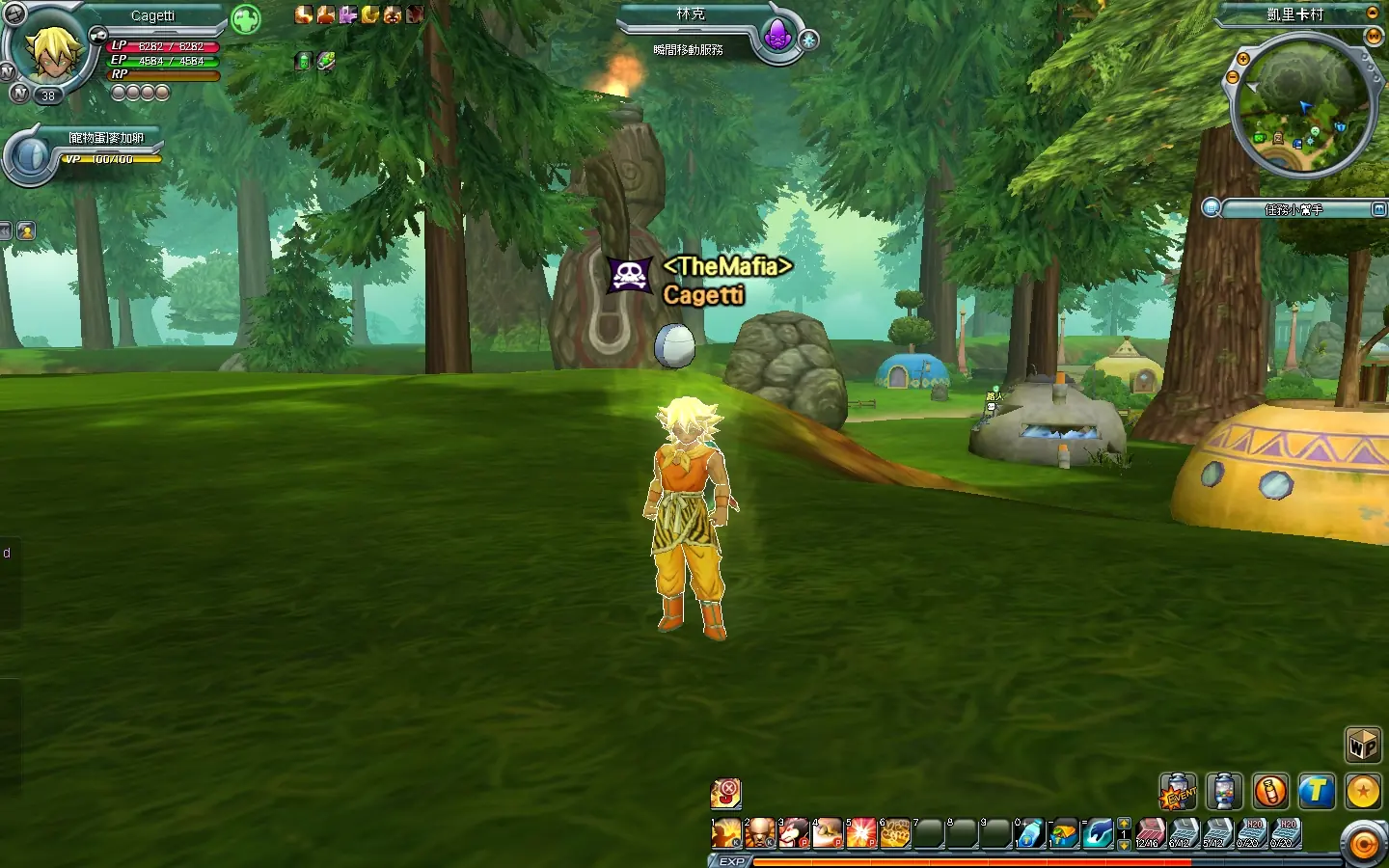Use the golden fist skill in slot 6
The width and height of the screenshot is (1389, 868).
tap(895, 833)
